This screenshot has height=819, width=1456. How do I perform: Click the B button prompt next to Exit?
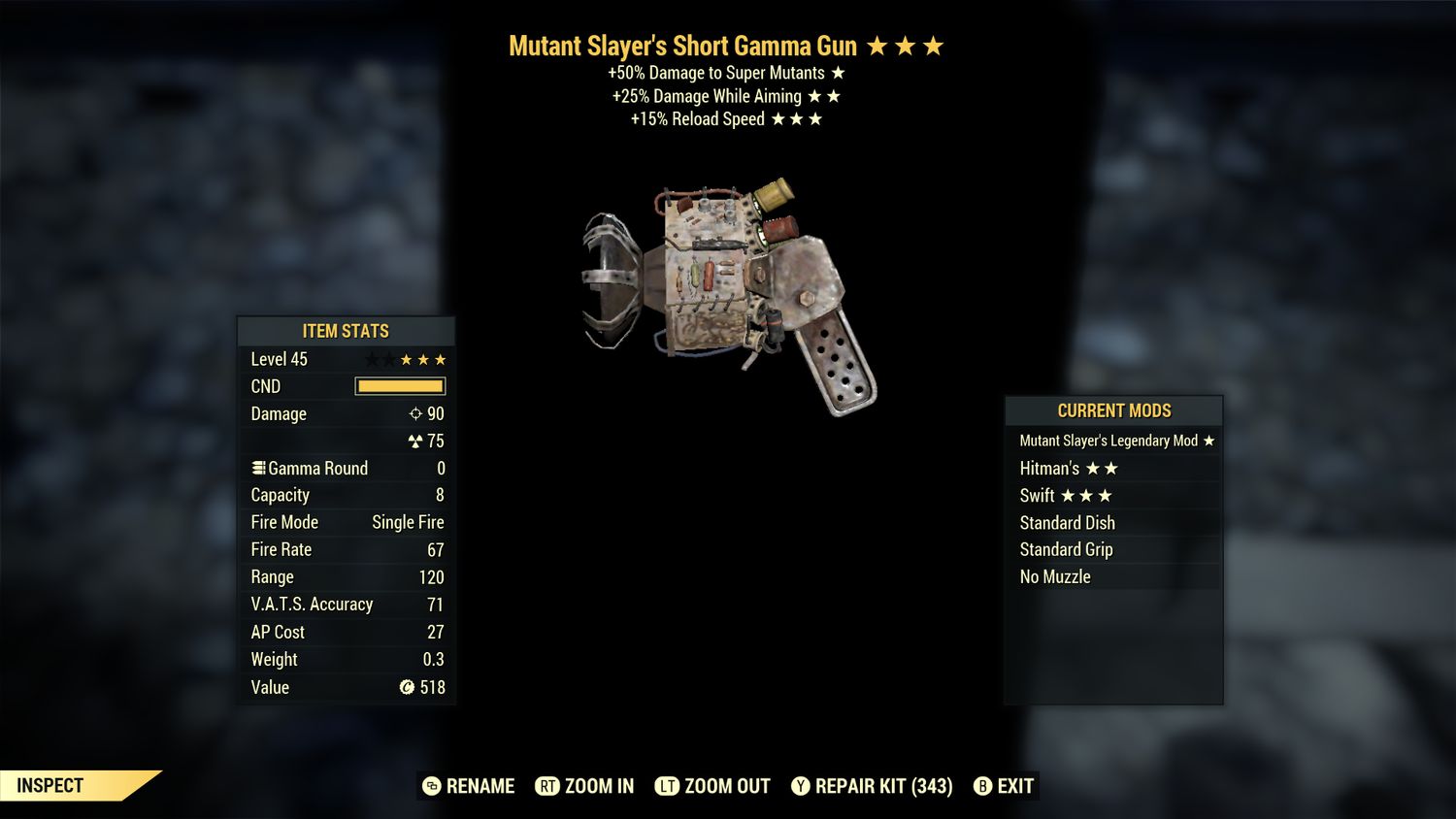coord(982,786)
